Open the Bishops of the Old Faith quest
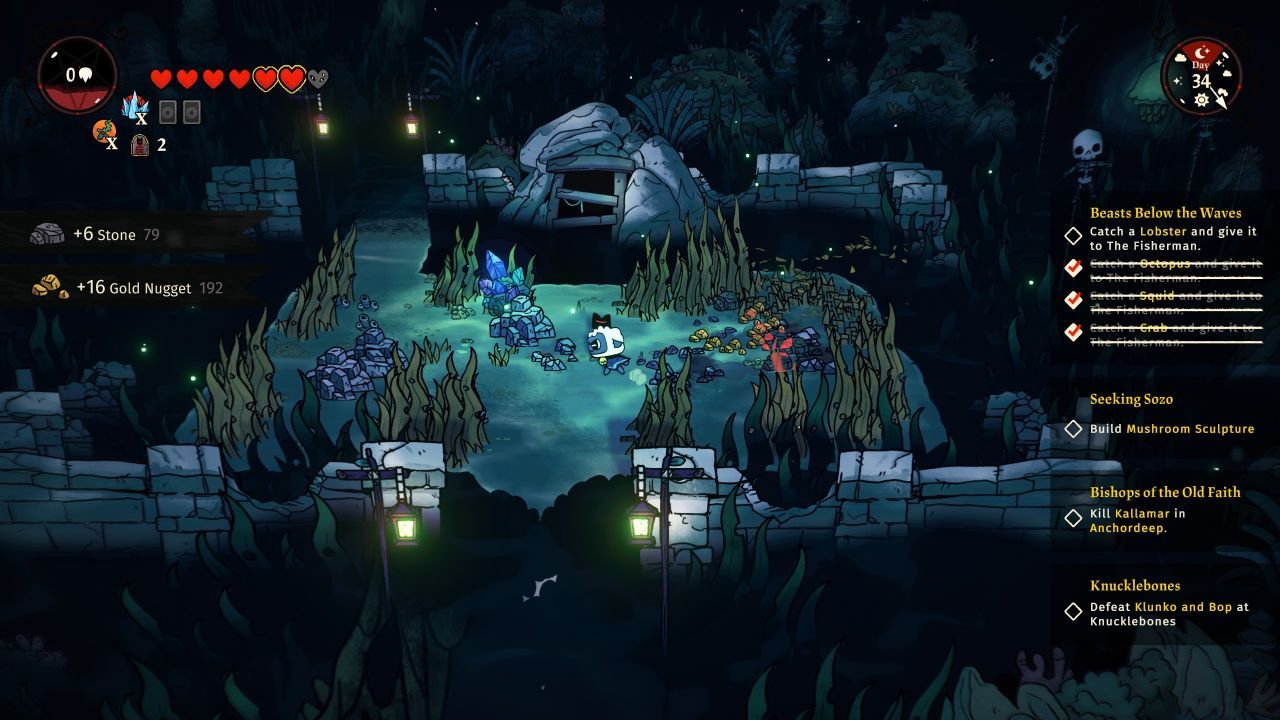Image resolution: width=1280 pixels, height=720 pixels. [1164, 492]
